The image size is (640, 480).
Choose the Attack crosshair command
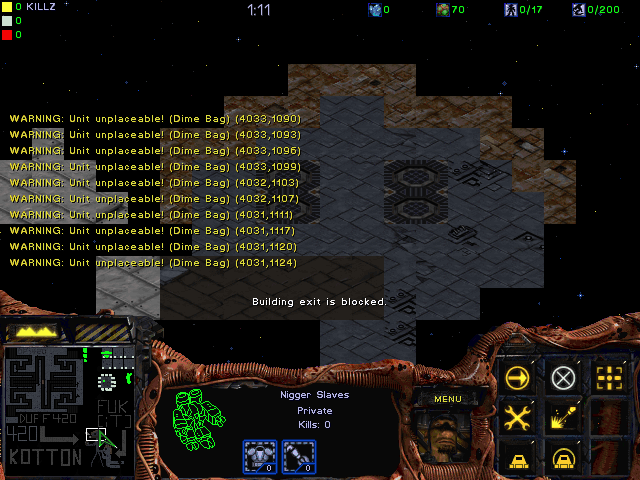(x=609, y=378)
